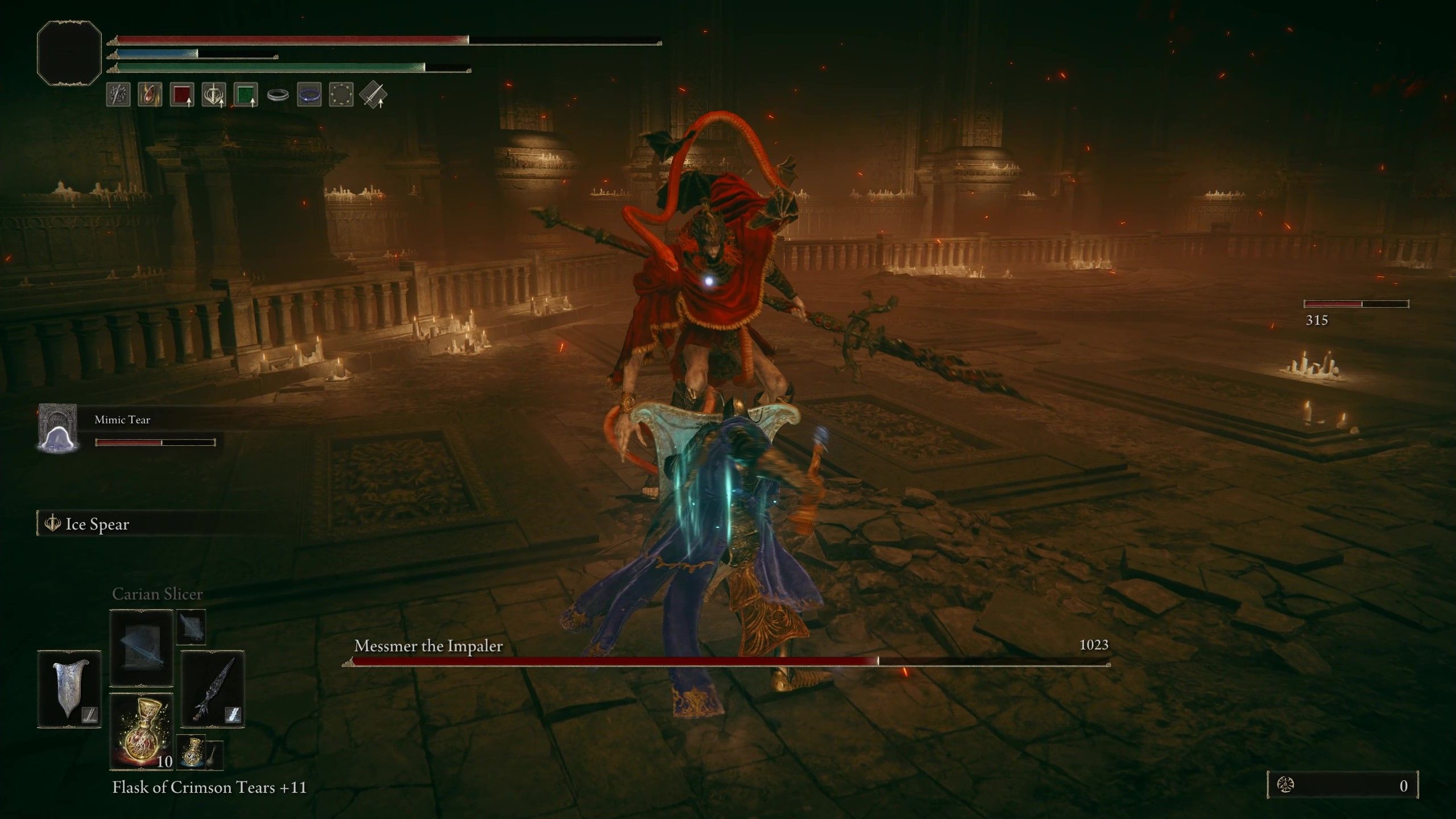Click the sword-and-thorns status buff icon
The height and width of the screenshot is (819, 1456).
coord(118,95)
